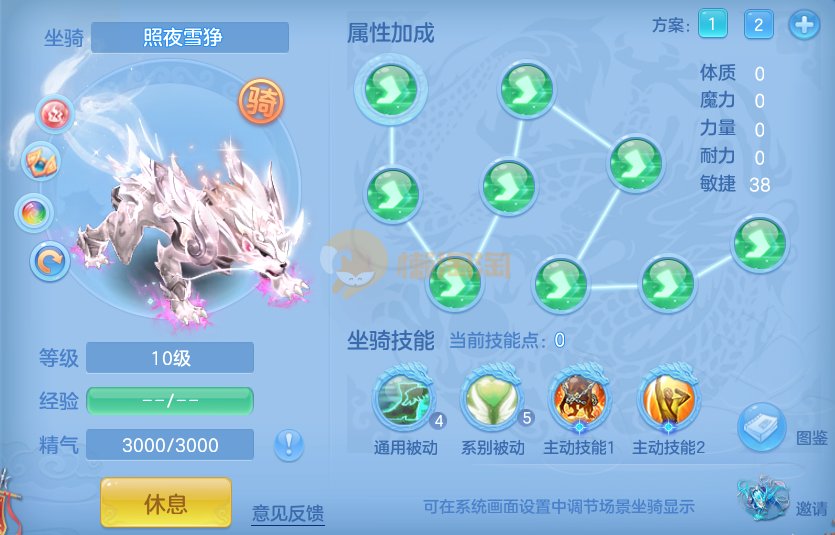Viewport: 835px width, 535px height.
Task: Select the 通用被动 general passive skill
Action: pos(405,400)
